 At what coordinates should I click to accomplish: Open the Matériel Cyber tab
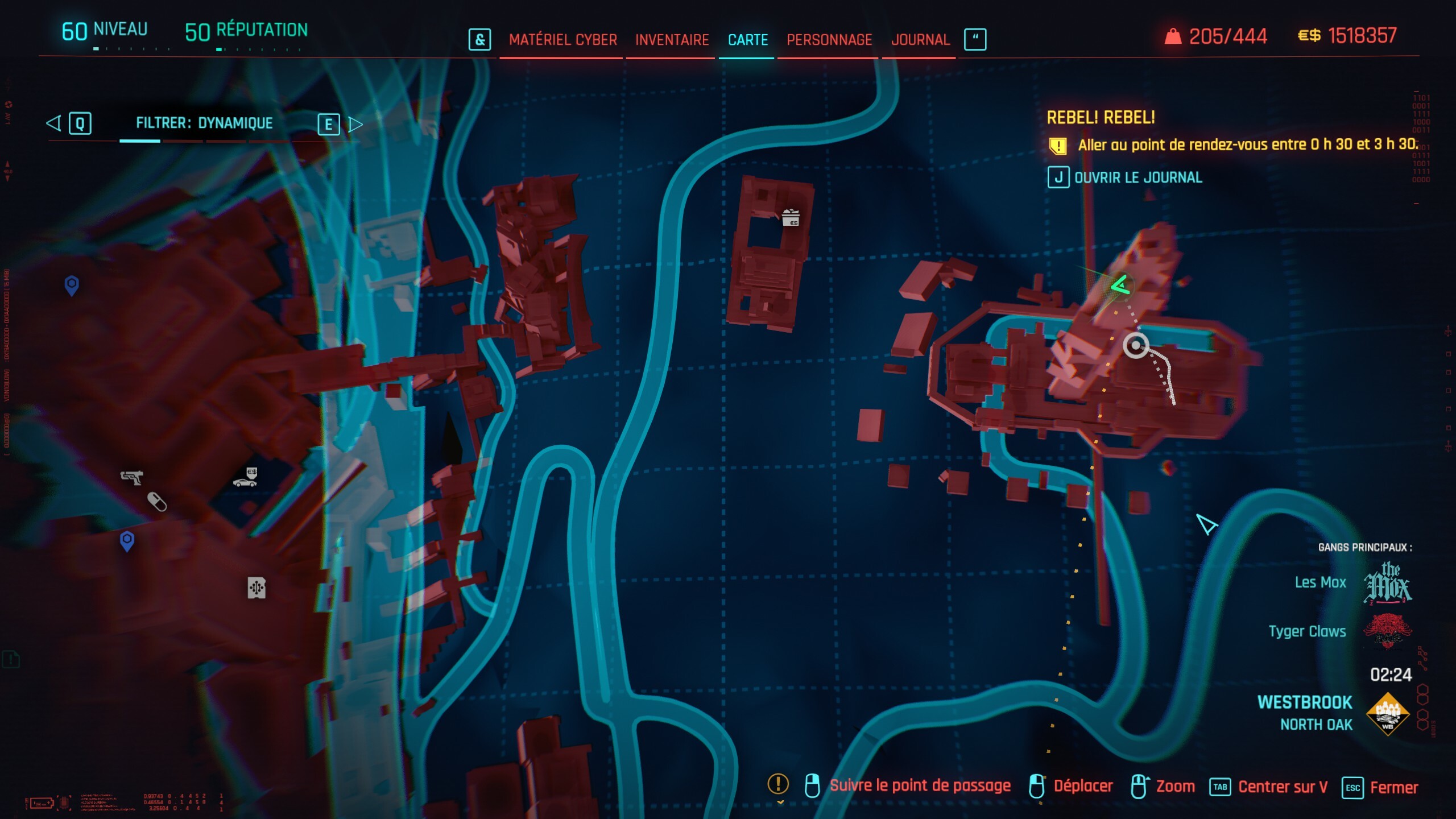point(562,40)
